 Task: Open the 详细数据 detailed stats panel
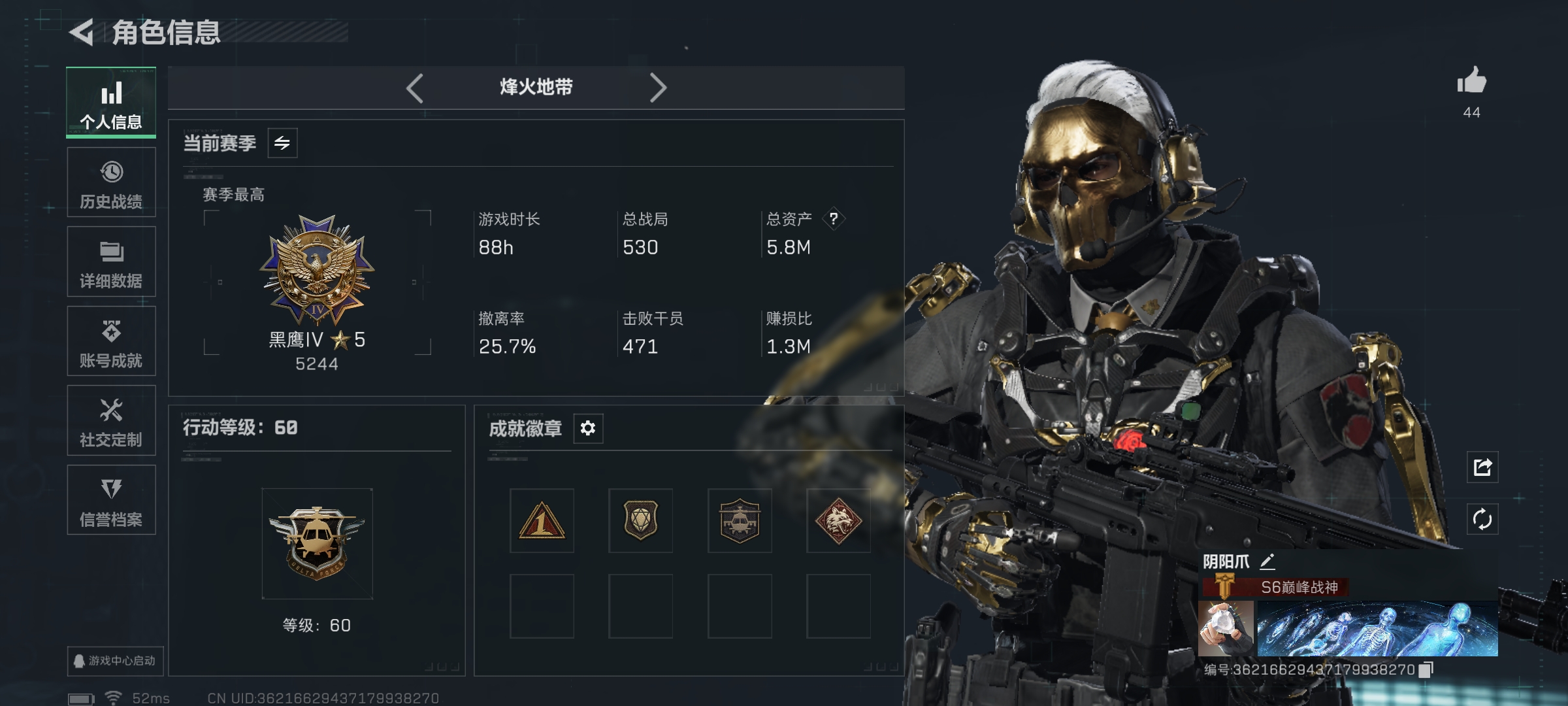coord(111,261)
